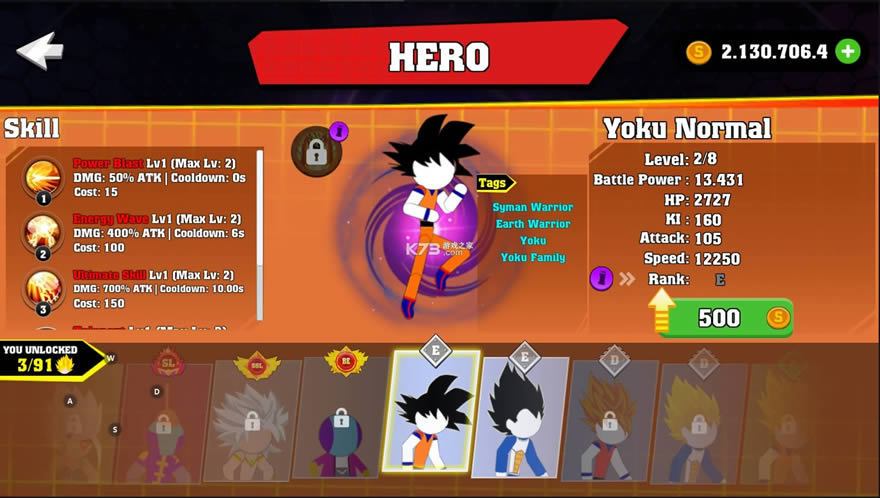Add more coins with the green plus

[x=848, y=51]
